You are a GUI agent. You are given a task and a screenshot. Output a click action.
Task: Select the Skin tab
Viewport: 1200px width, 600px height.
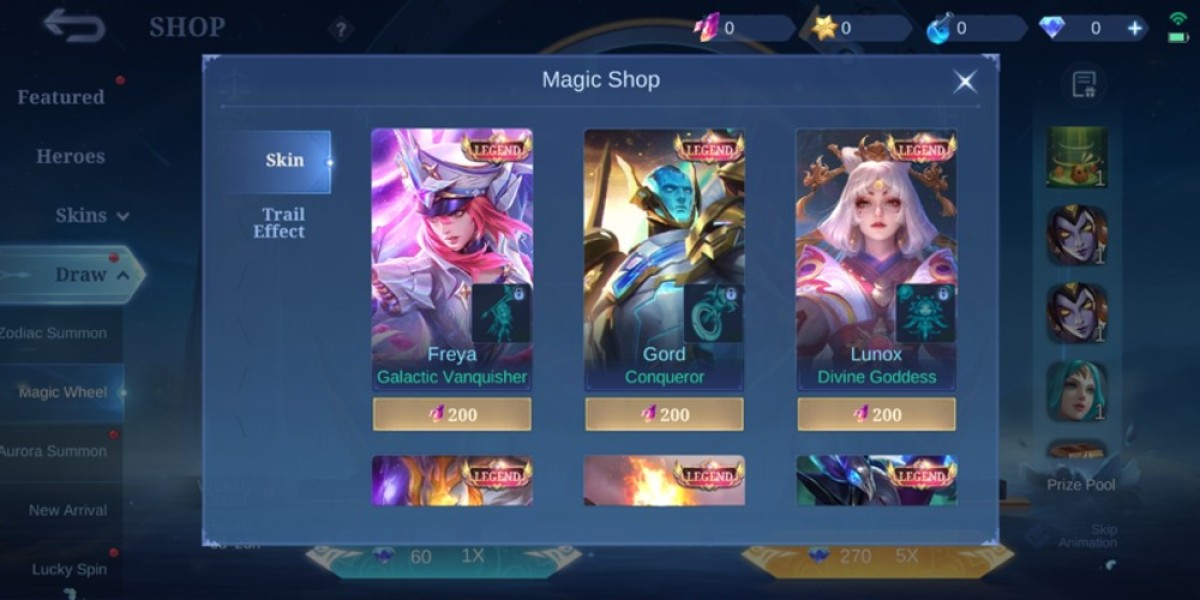284,160
